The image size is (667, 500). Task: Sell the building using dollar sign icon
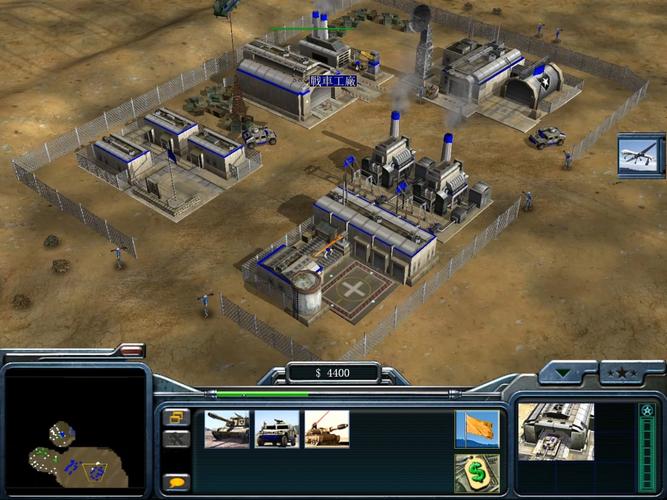pyautogui.click(x=476, y=473)
